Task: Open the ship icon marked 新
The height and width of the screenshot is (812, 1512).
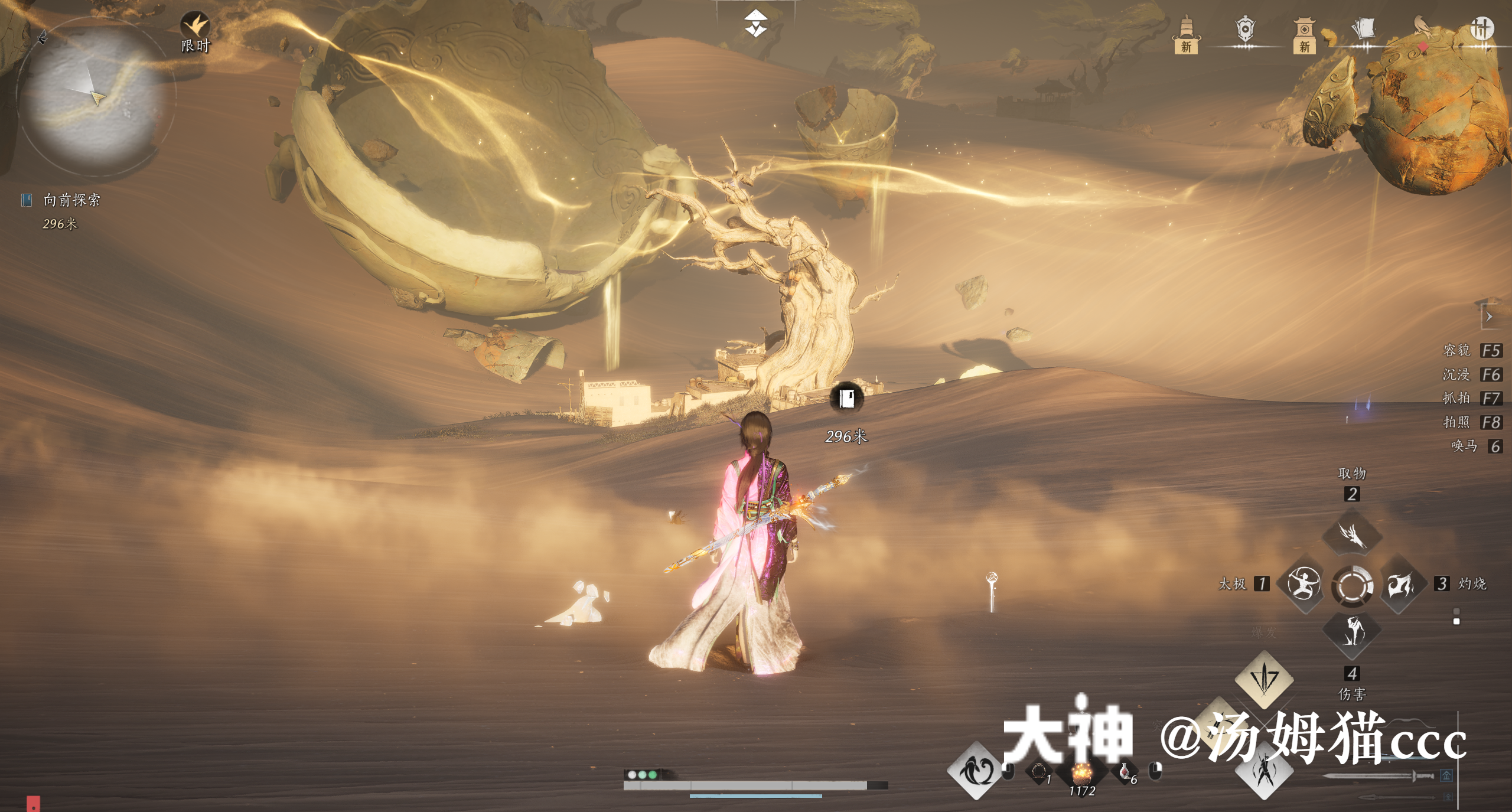Action: coord(1186,34)
